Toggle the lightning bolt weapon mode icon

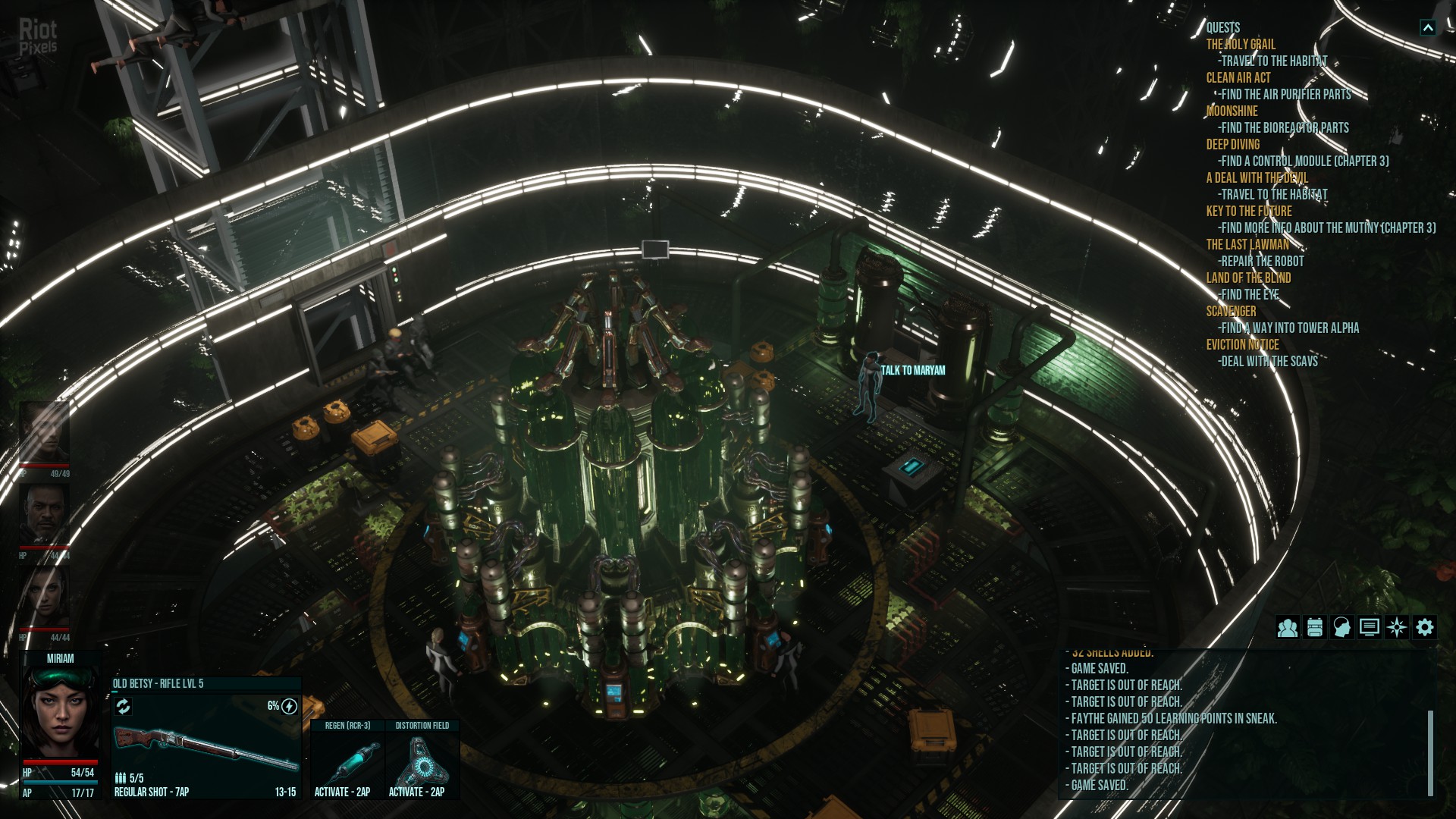pos(289,707)
